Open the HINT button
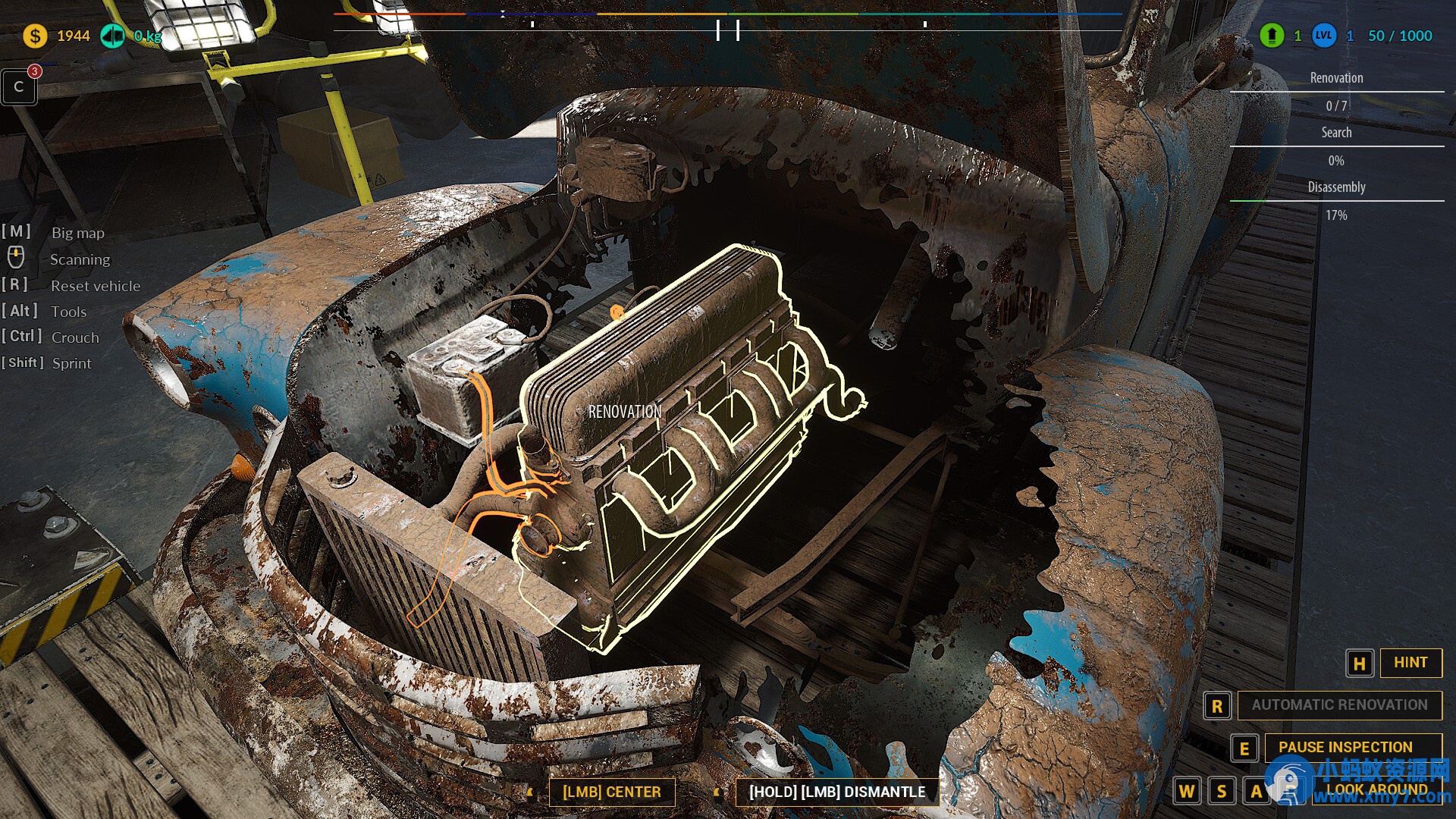The height and width of the screenshot is (819, 1456). (x=1410, y=663)
